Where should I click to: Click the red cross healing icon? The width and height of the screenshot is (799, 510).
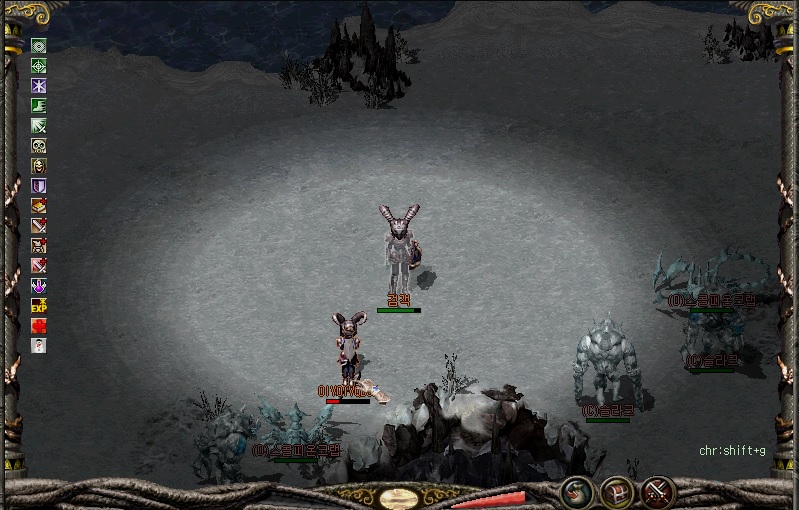coord(39,326)
